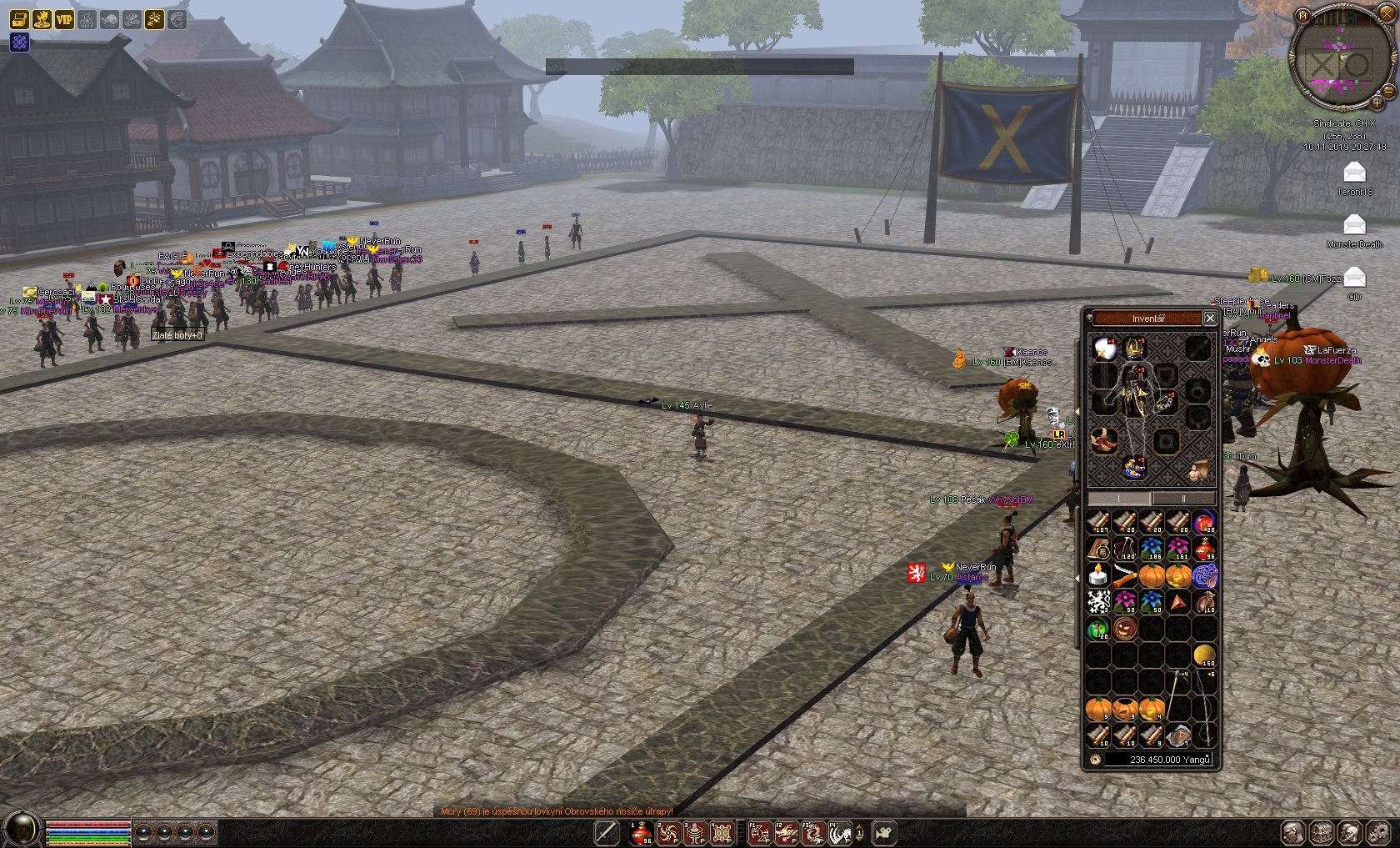Open the gear-shaped system settings button
The image size is (1400, 848).
click(x=1376, y=832)
